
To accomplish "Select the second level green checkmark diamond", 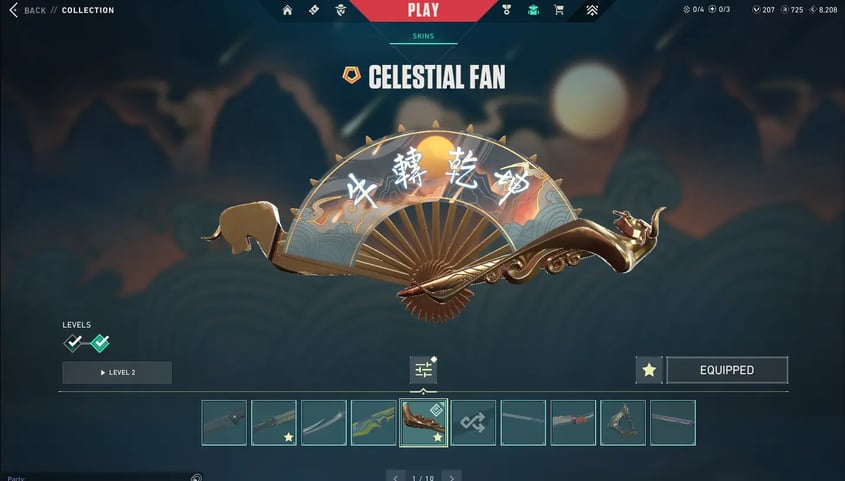I will coord(100,344).
